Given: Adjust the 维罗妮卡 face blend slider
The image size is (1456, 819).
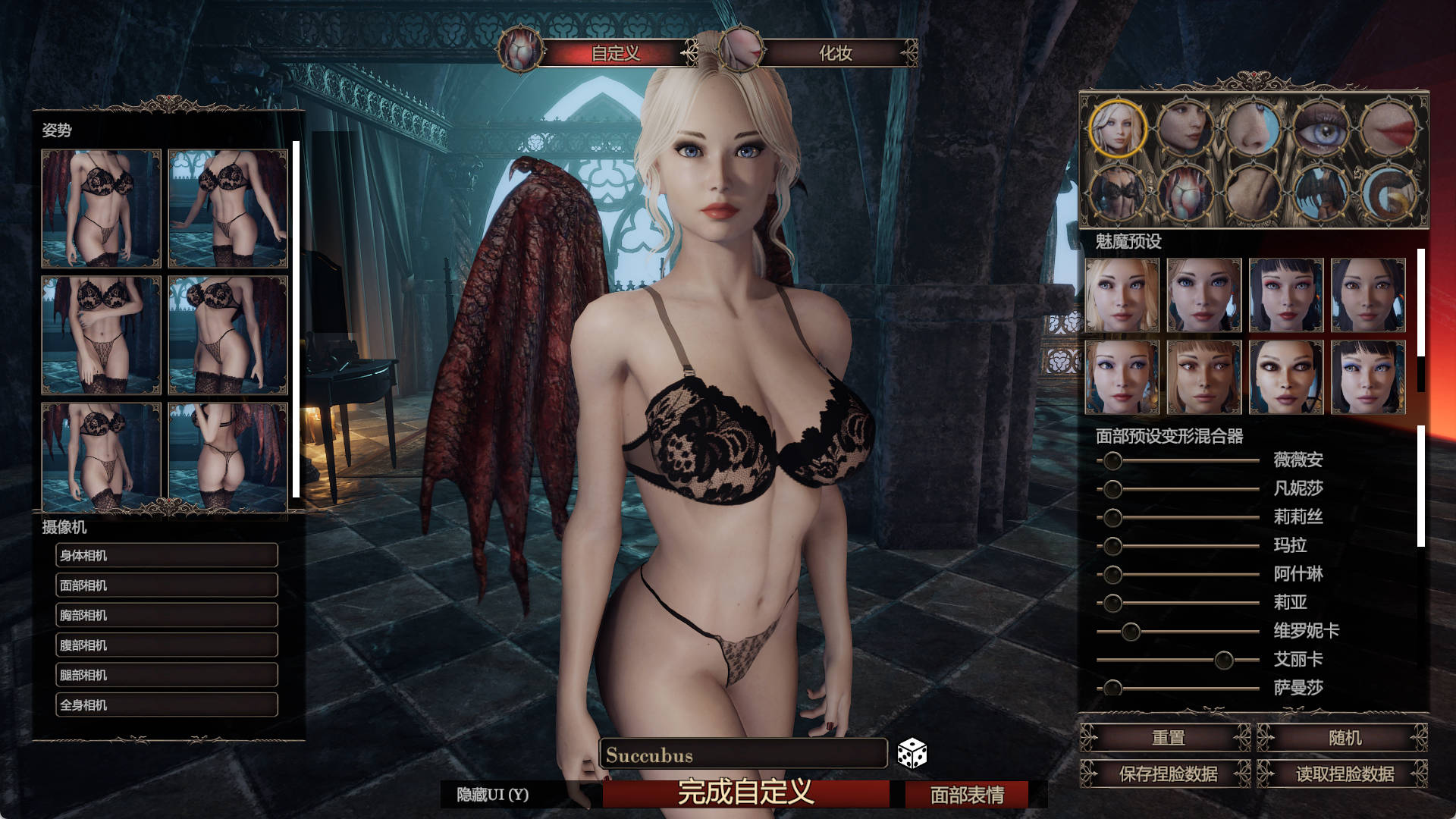Looking at the screenshot, I should 1131,632.
